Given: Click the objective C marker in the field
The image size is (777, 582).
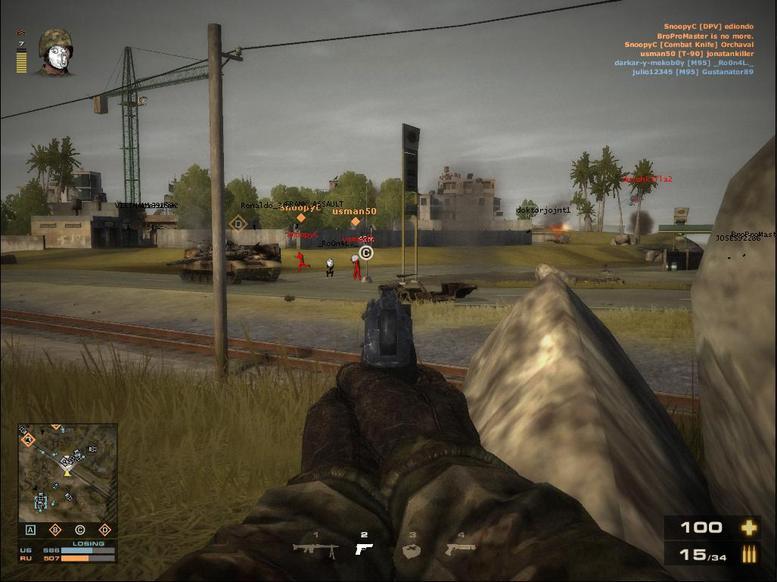Looking at the screenshot, I should [x=366, y=254].
